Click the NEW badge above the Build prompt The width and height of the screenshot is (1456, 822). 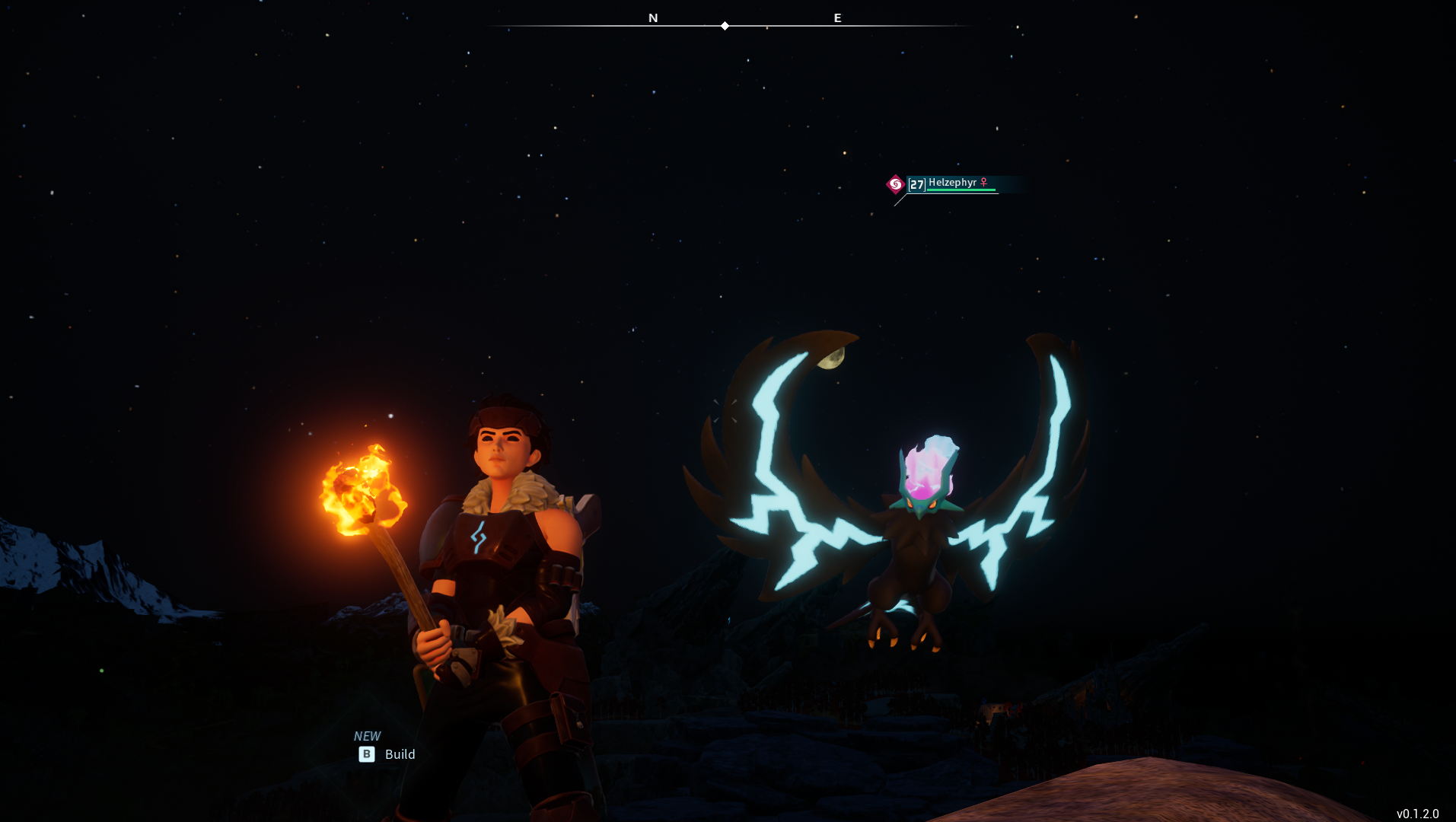point(368,736)
